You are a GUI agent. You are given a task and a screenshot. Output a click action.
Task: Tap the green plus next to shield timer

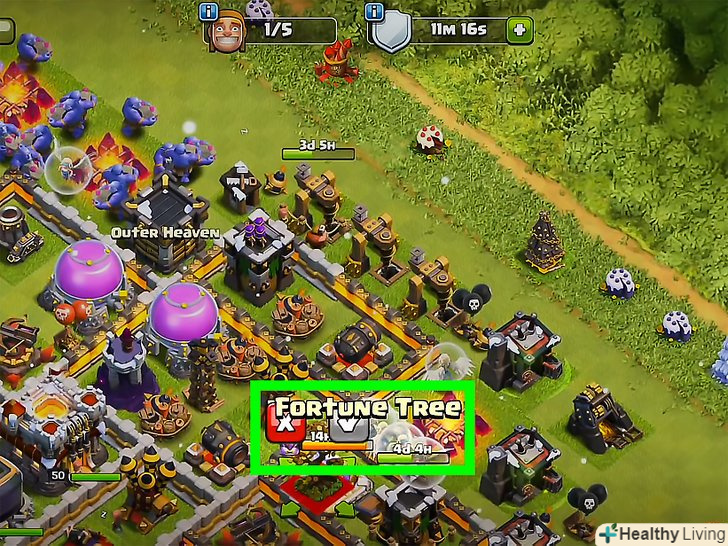click(x=518, y=30)
